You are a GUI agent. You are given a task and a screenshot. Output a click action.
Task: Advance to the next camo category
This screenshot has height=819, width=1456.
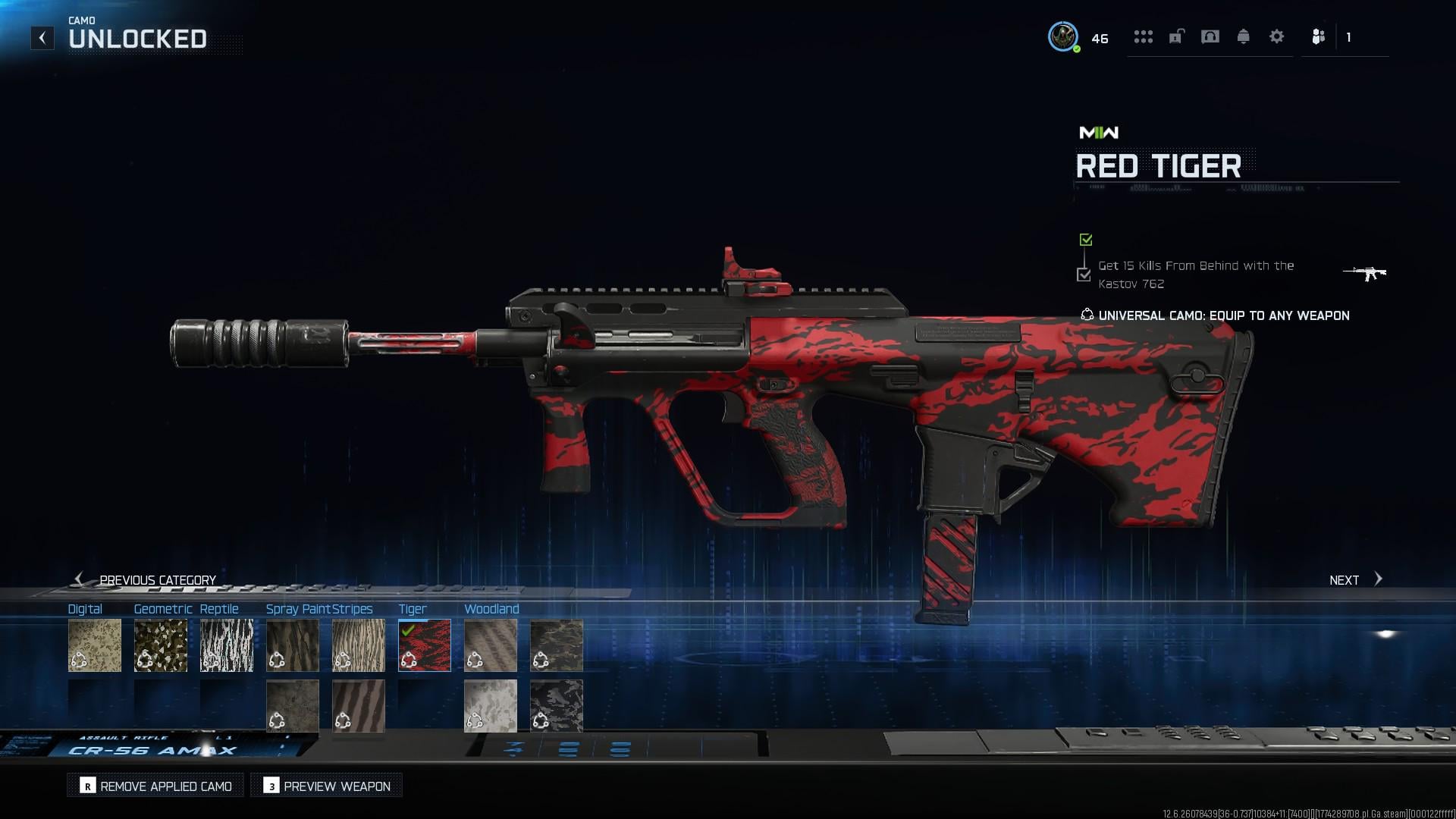1355,580
